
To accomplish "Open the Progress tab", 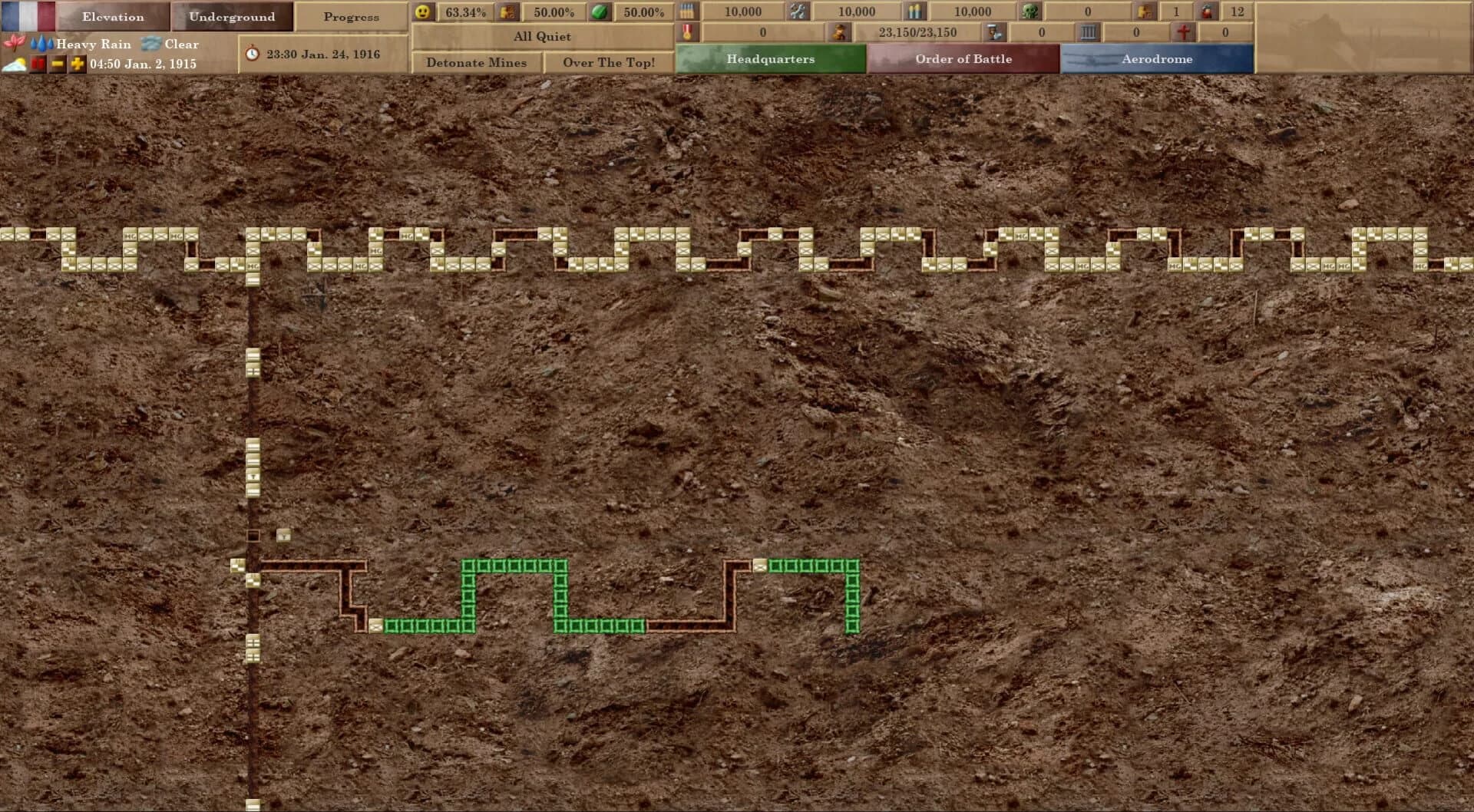I will tap(352, 16).
